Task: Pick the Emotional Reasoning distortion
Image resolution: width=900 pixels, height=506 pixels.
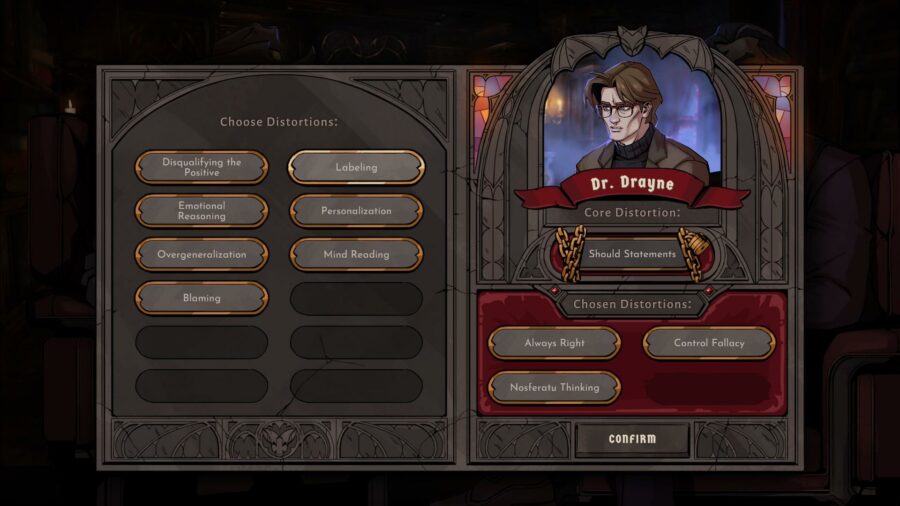Action: pyautogui.click(x=201, y=211)
